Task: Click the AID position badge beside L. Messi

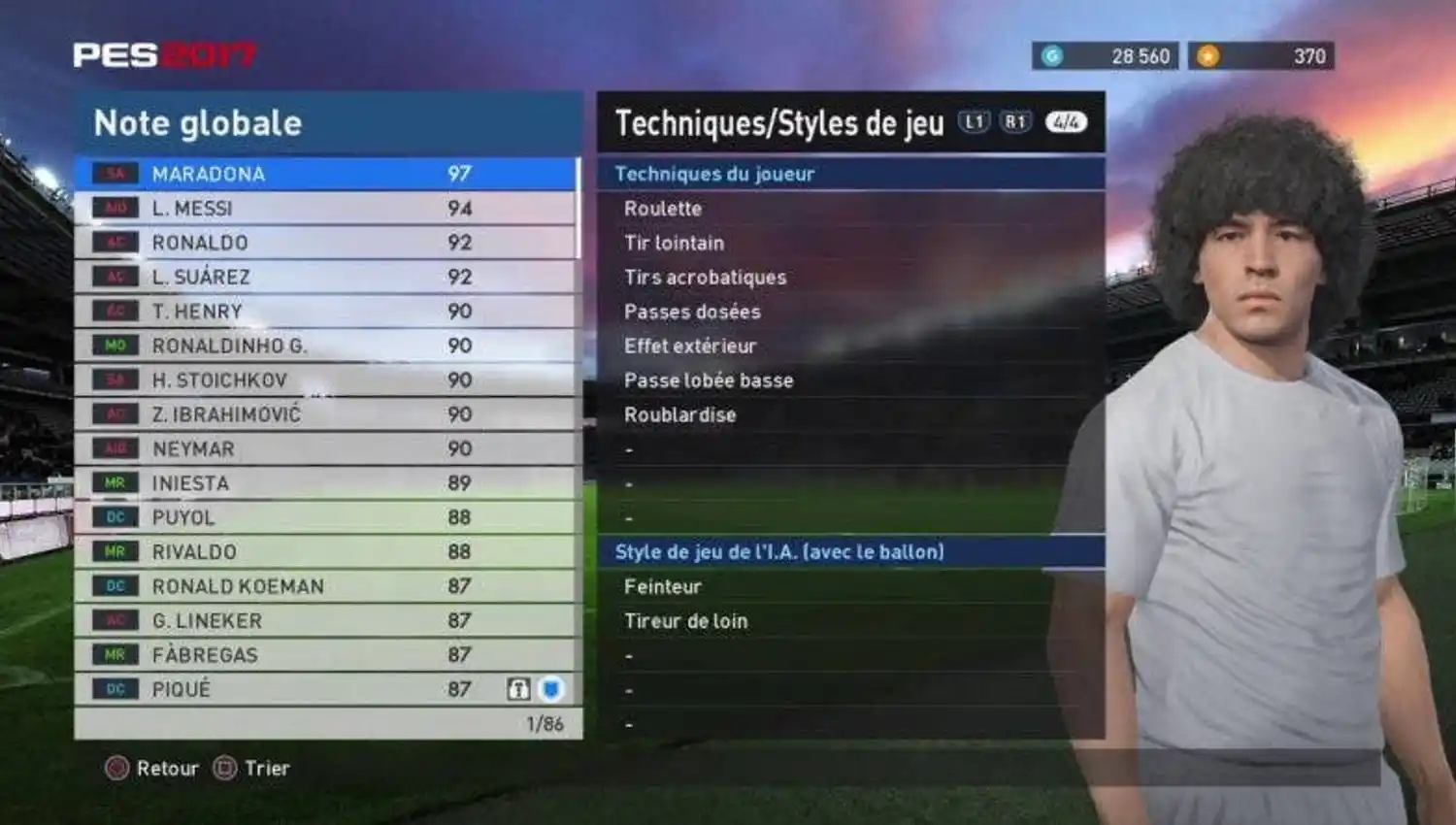Action: [x=114, y=208]
